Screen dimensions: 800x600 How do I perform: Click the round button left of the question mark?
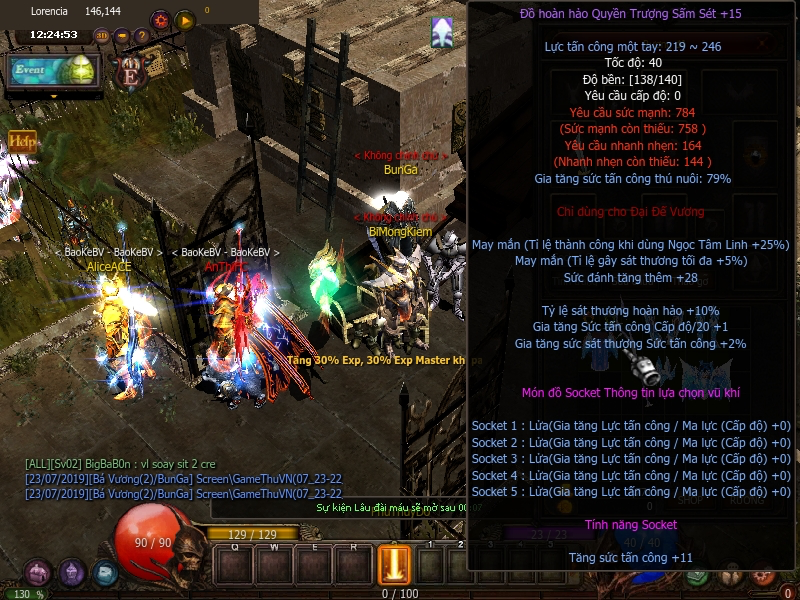(x=121, y=36)
